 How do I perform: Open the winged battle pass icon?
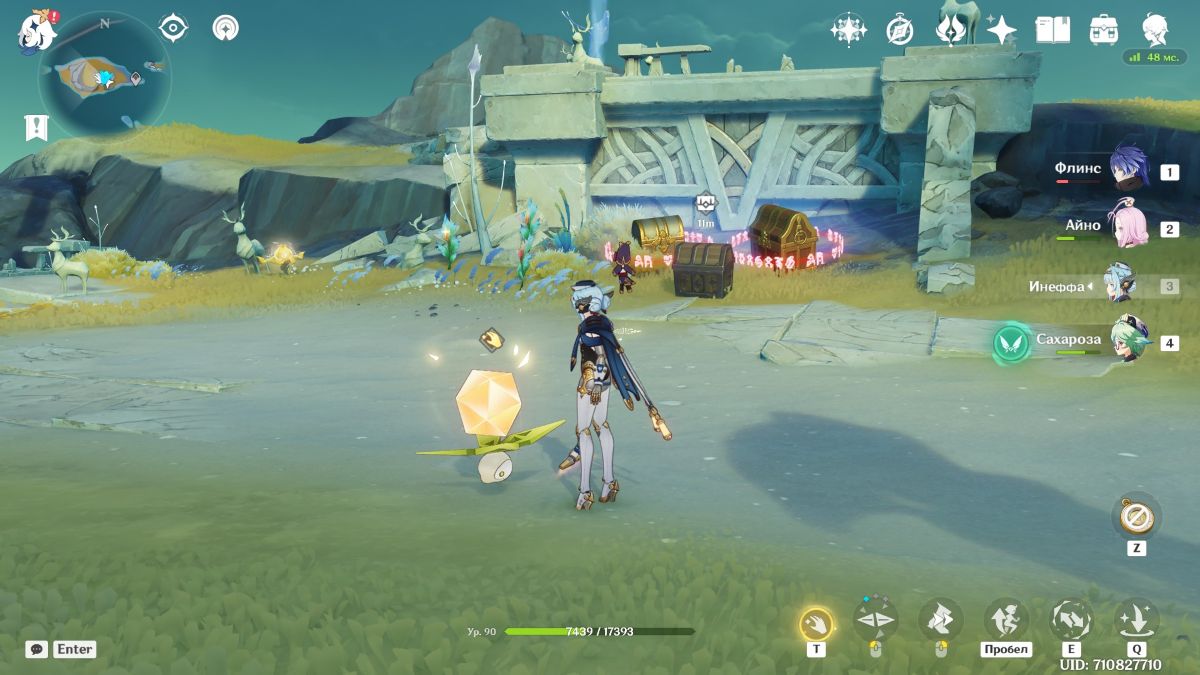click(950, 29)
